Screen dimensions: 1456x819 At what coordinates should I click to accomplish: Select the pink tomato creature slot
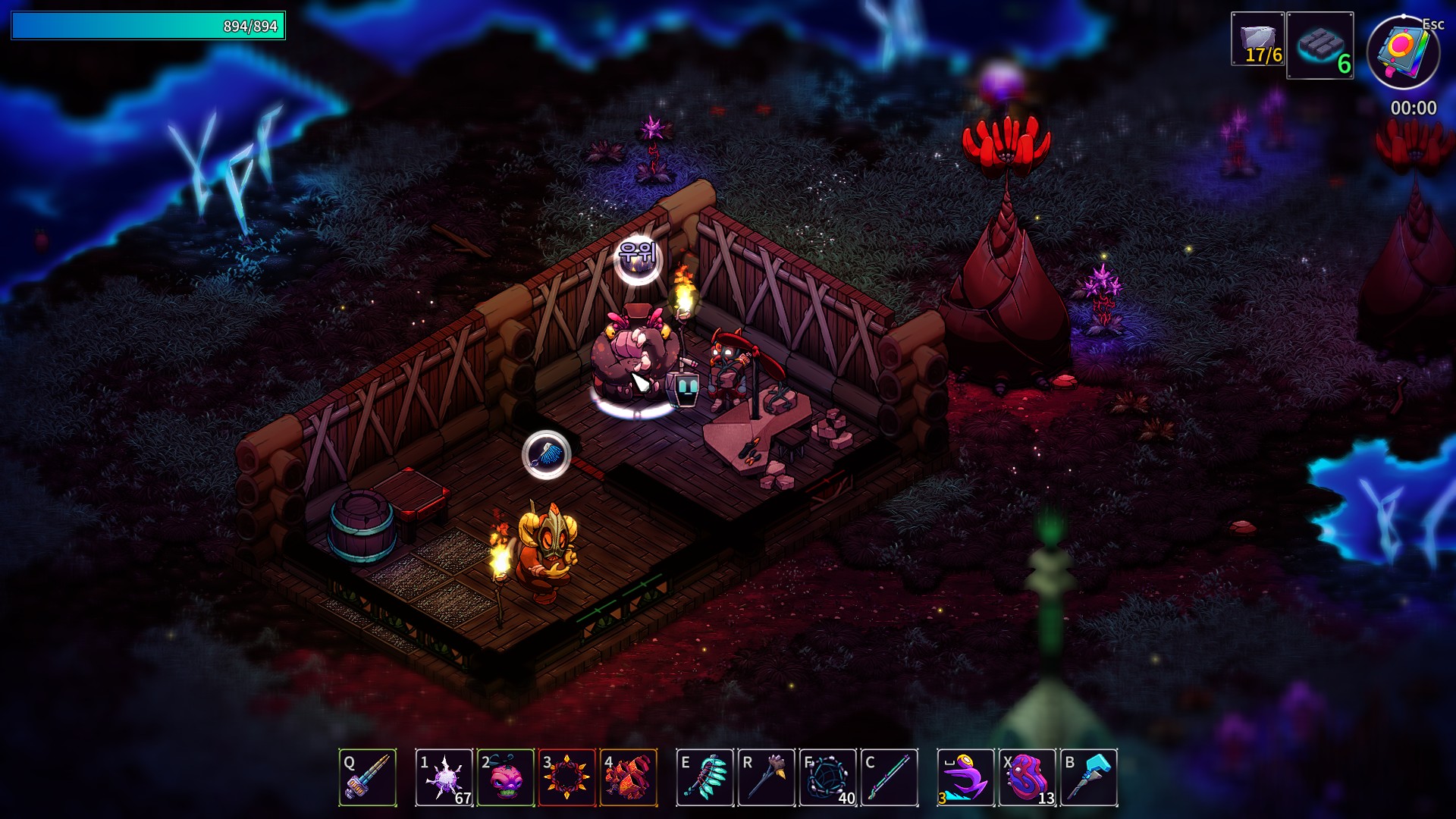point(506,777)
